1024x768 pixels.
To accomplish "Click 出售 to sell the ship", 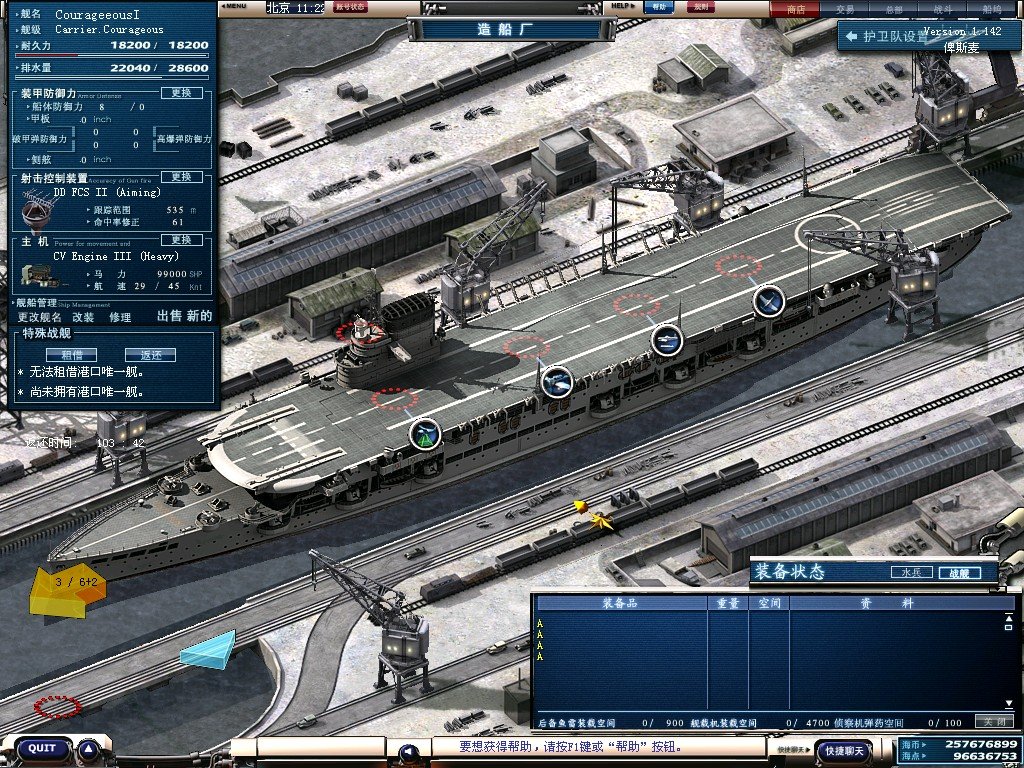I will coord(170,316).
